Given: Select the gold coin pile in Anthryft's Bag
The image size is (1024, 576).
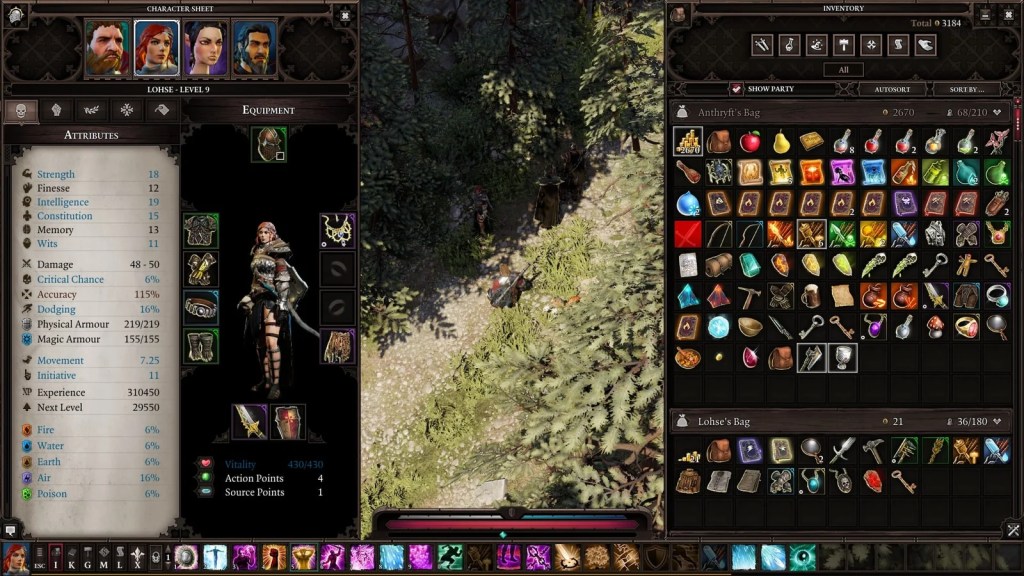Looking at the screenshot, I should [x=688, y=142].
